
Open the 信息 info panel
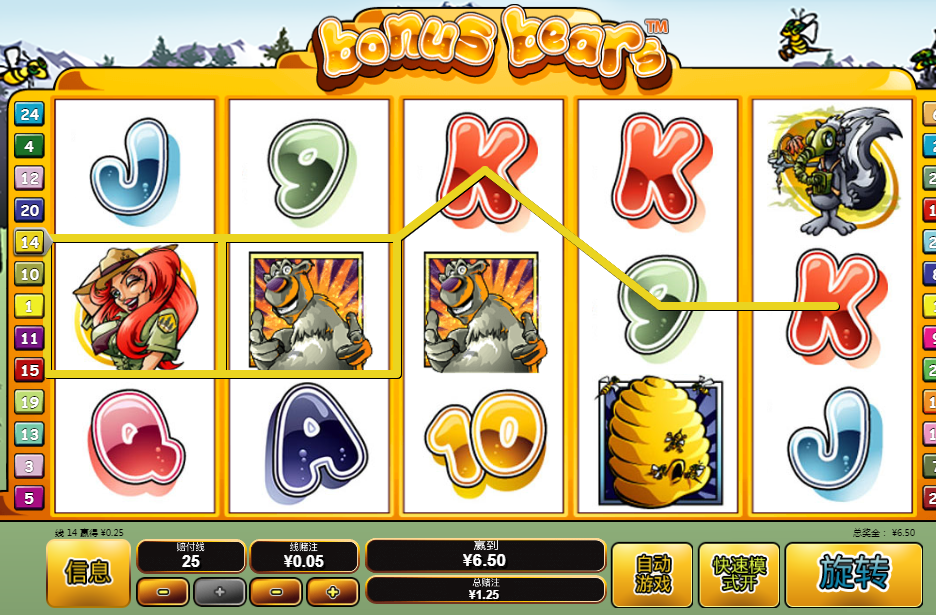click(89, 572)
